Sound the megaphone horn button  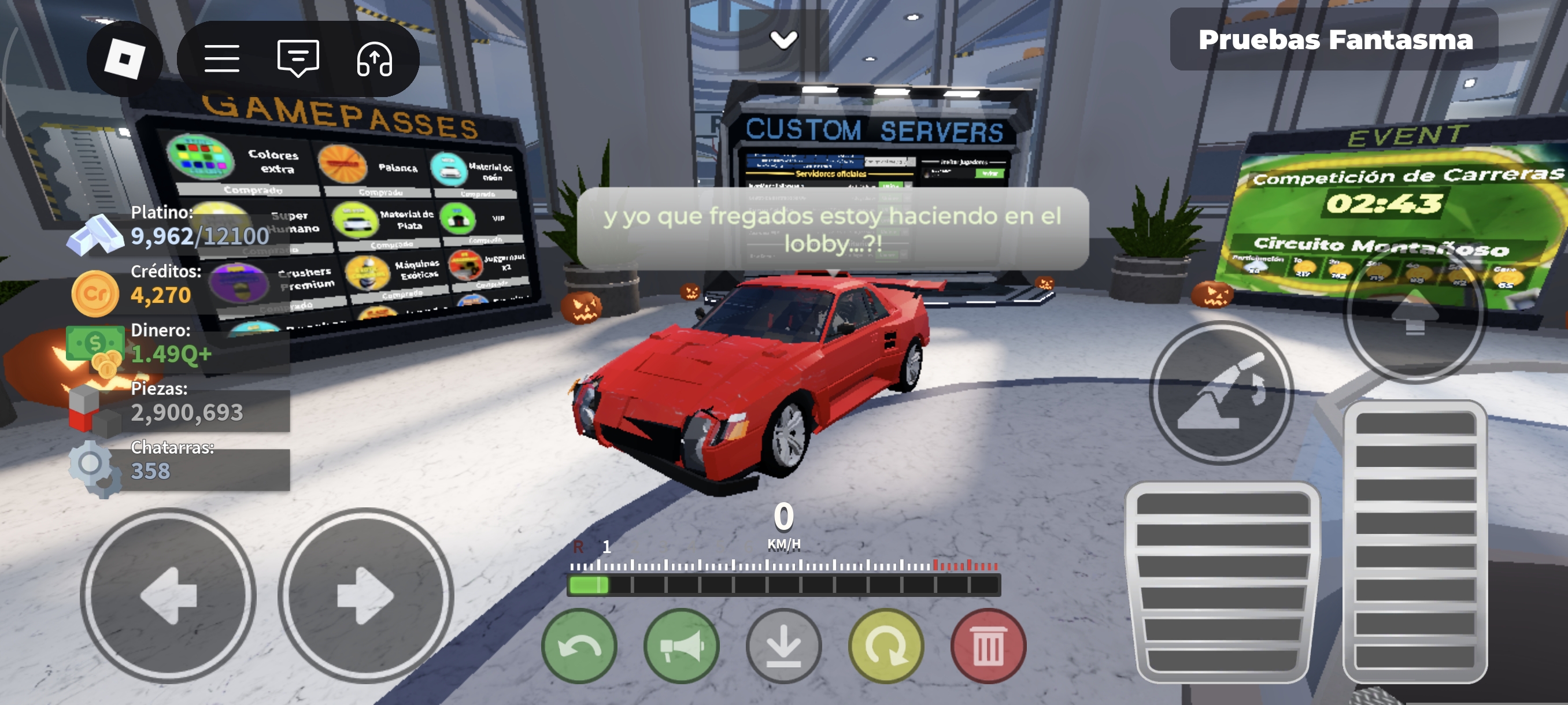(681, 646)
